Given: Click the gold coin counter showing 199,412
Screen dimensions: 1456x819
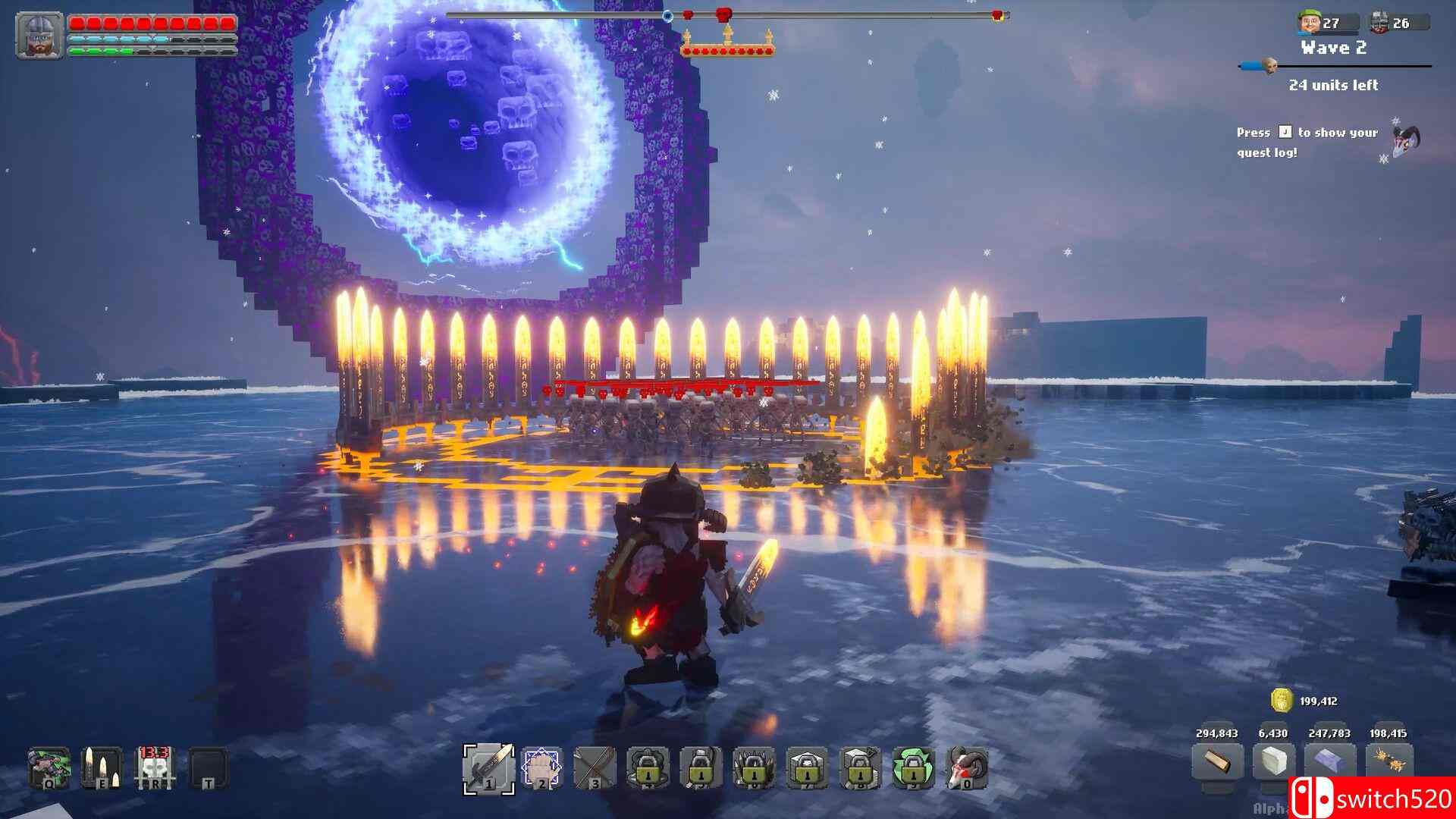Looking at the screenshot, I should point(1282,701).
